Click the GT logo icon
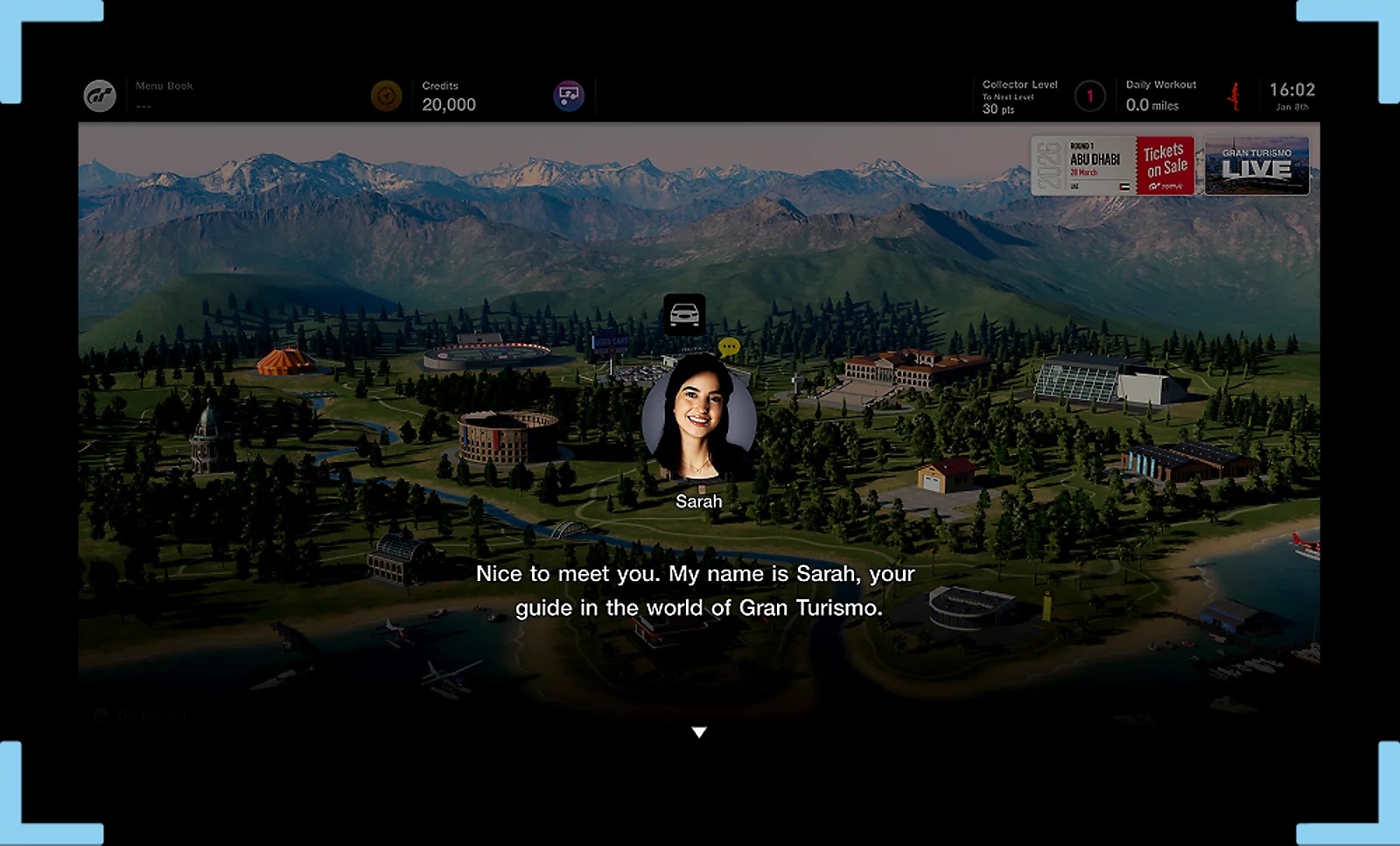1400x846 pixels. point(100,95)
